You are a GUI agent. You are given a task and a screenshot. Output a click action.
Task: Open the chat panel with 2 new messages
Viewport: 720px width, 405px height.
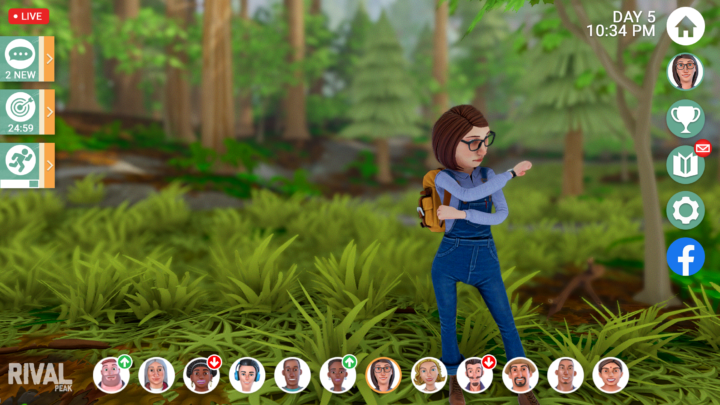(x=26, y=59)
